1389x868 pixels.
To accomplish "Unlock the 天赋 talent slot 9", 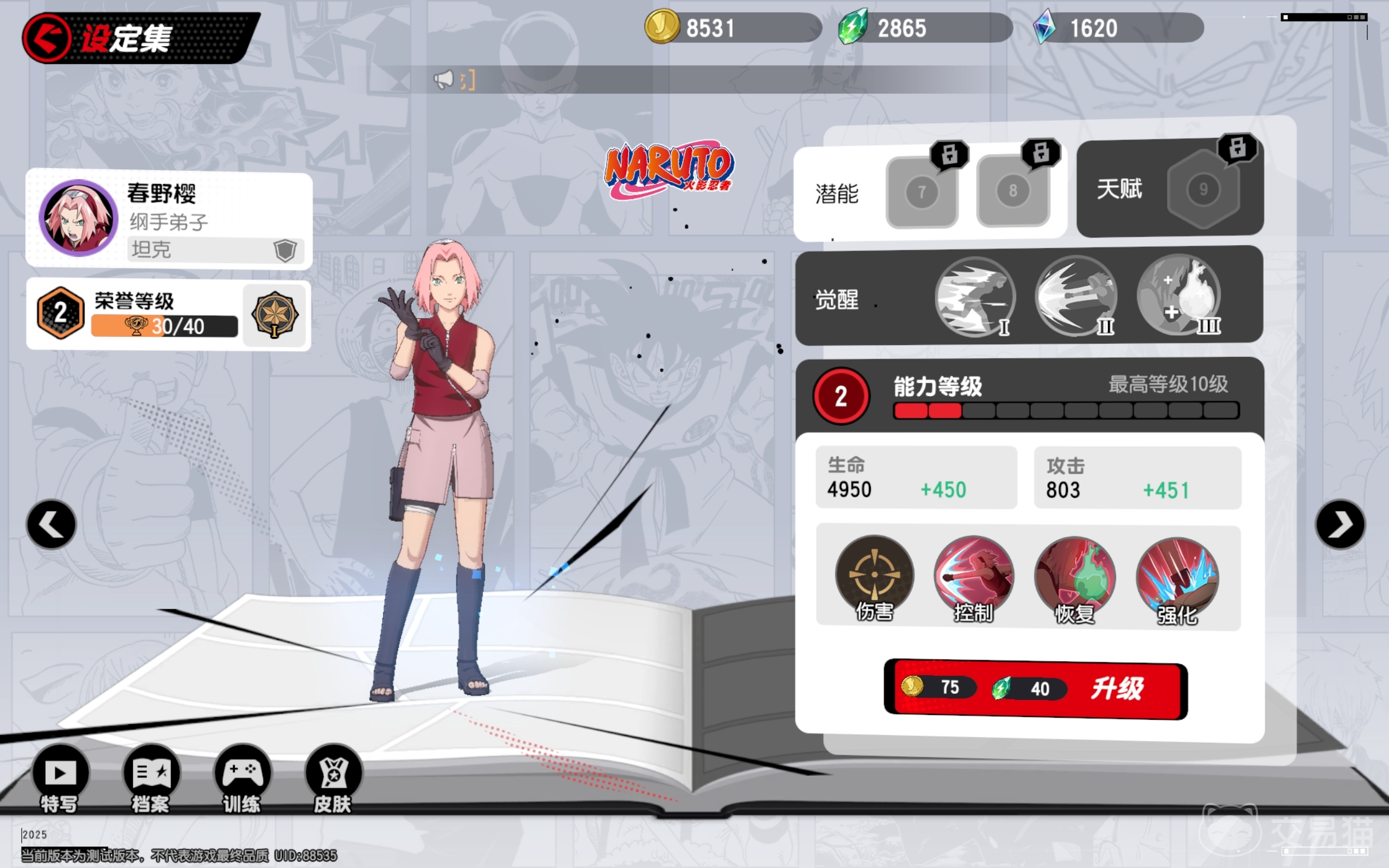I will point(1203,190).
